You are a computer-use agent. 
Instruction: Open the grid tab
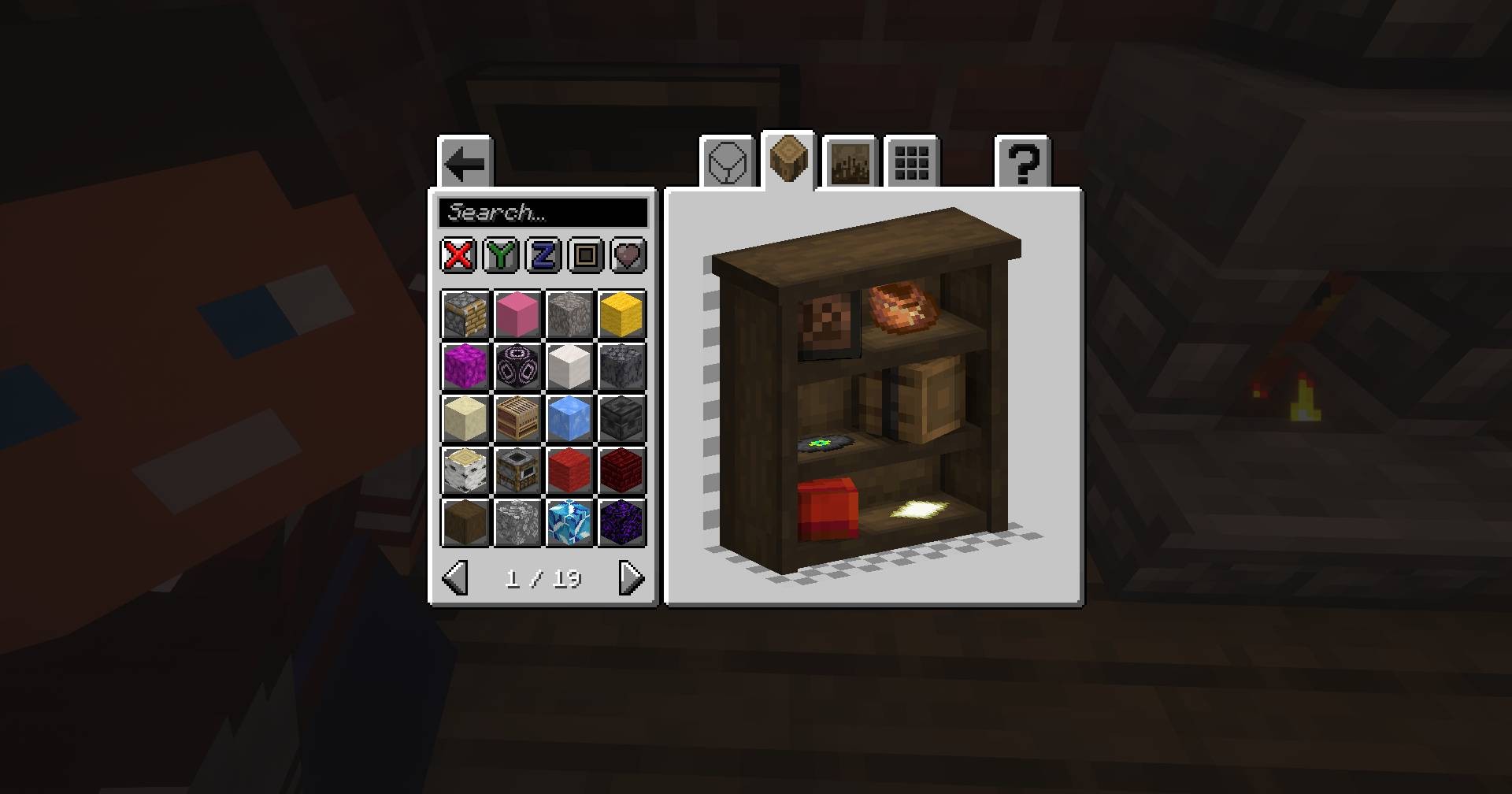[912, 164]
